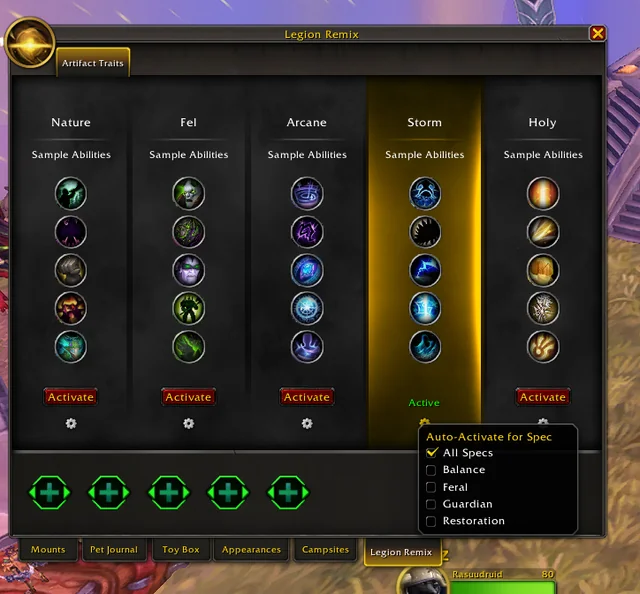Viewport: 640px width, 594px height.
Task: Show the Appearances tab
Action: (x=251, y=549)
